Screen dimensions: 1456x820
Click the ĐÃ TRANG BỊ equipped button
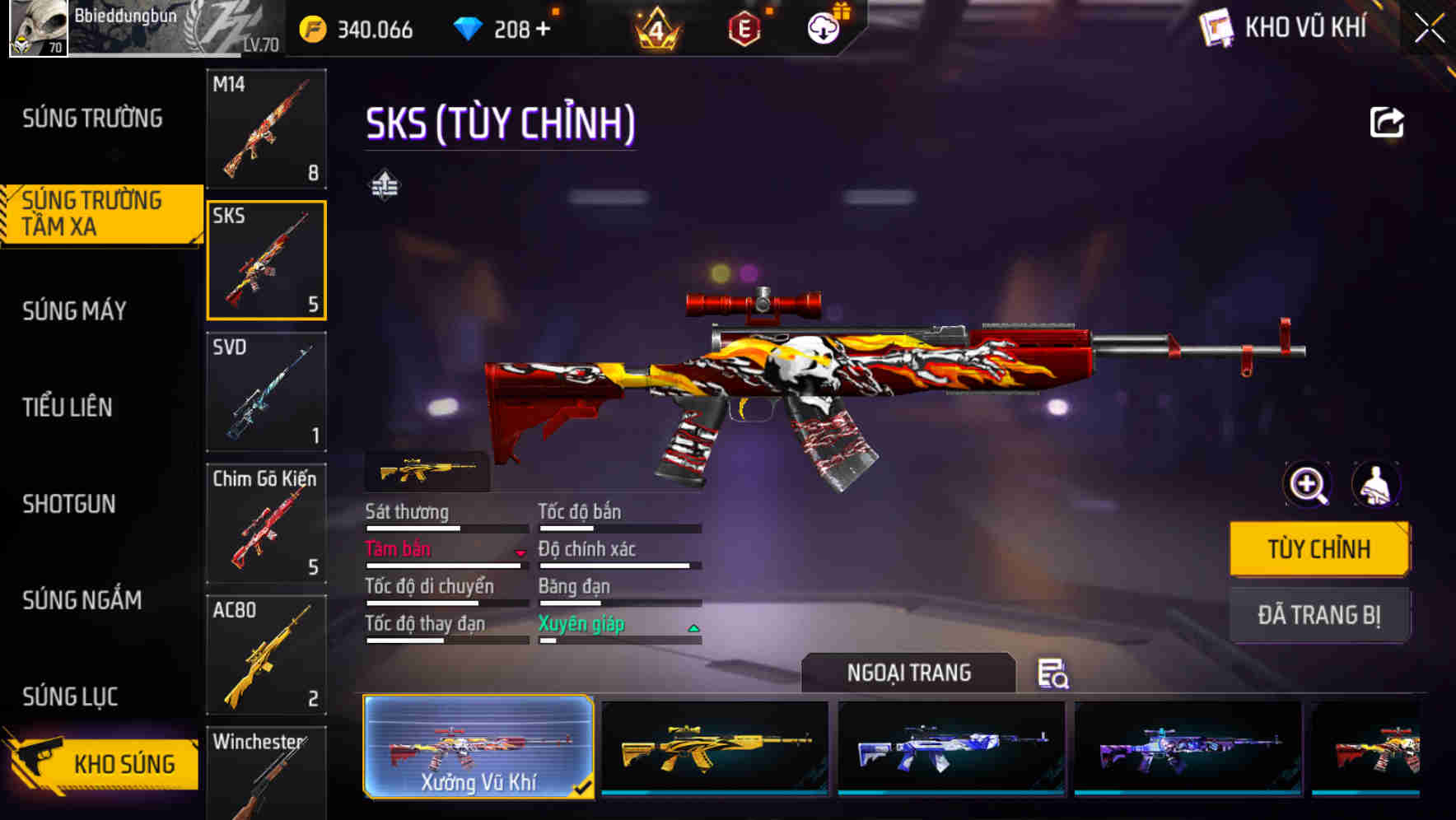point(1318,614)
